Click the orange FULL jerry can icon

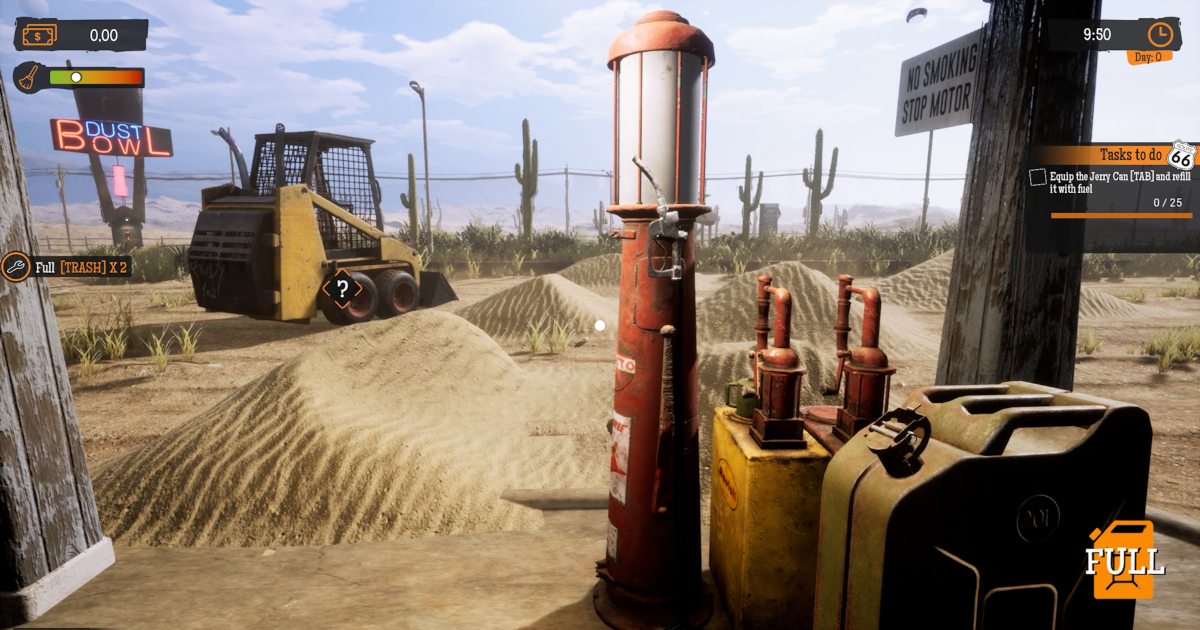(1124, 560)
